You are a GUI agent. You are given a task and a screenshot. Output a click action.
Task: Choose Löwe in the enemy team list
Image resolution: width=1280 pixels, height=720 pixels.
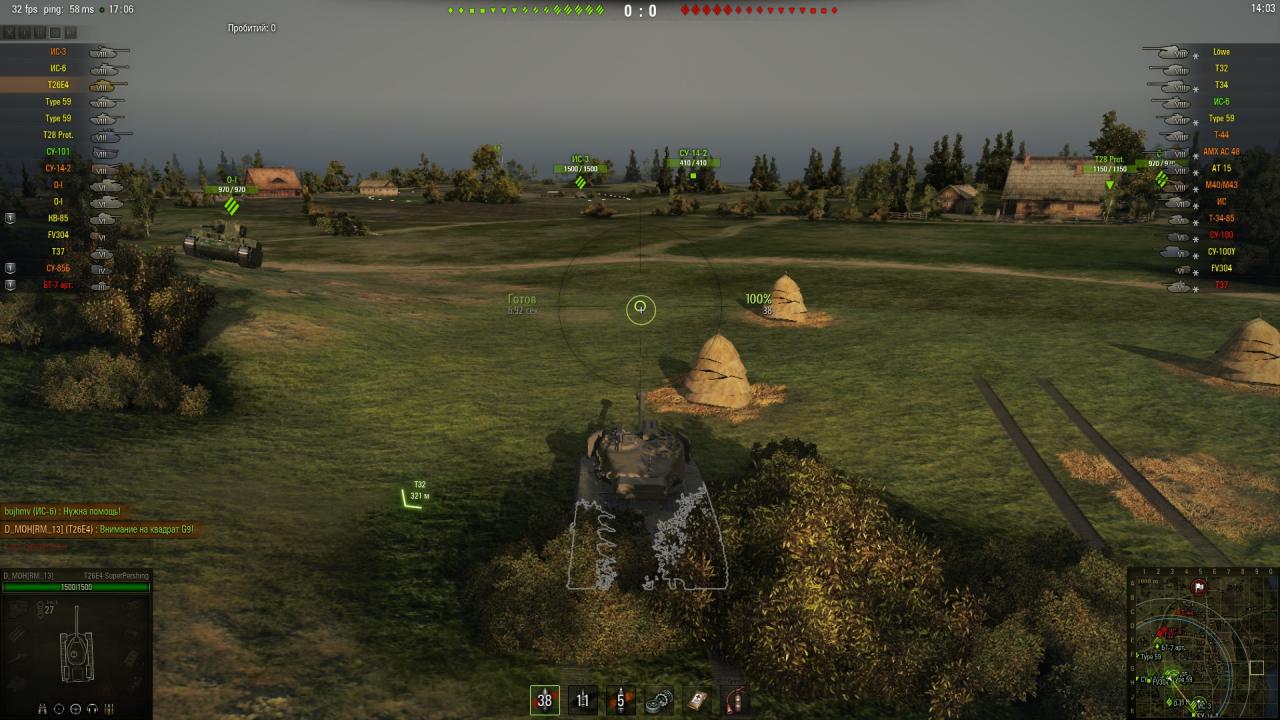[x=1221, y=52]
